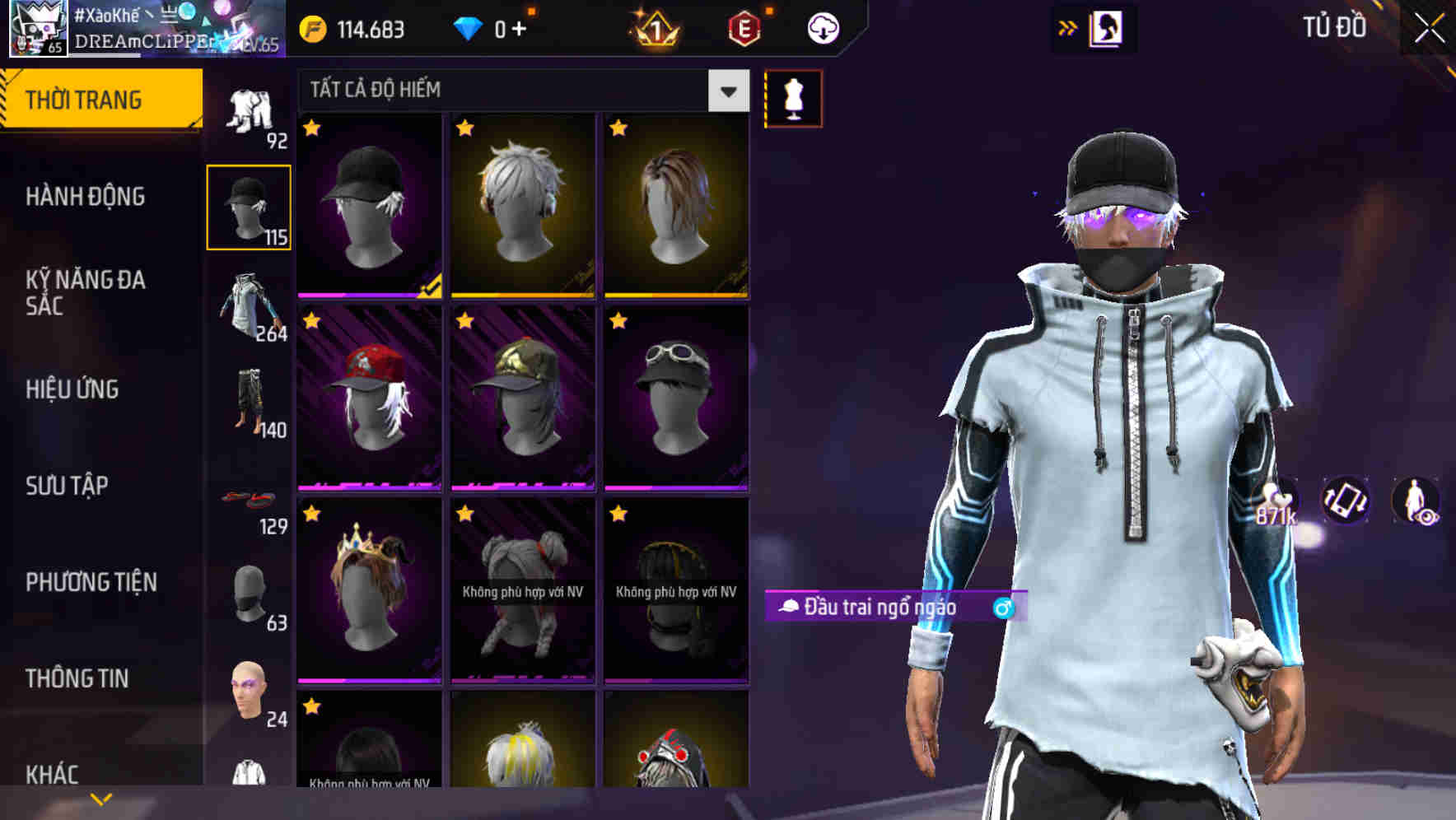Open the portrait wardrobe icon at top right
This screenshot has width=1456, height=820.
point(1108,27)
